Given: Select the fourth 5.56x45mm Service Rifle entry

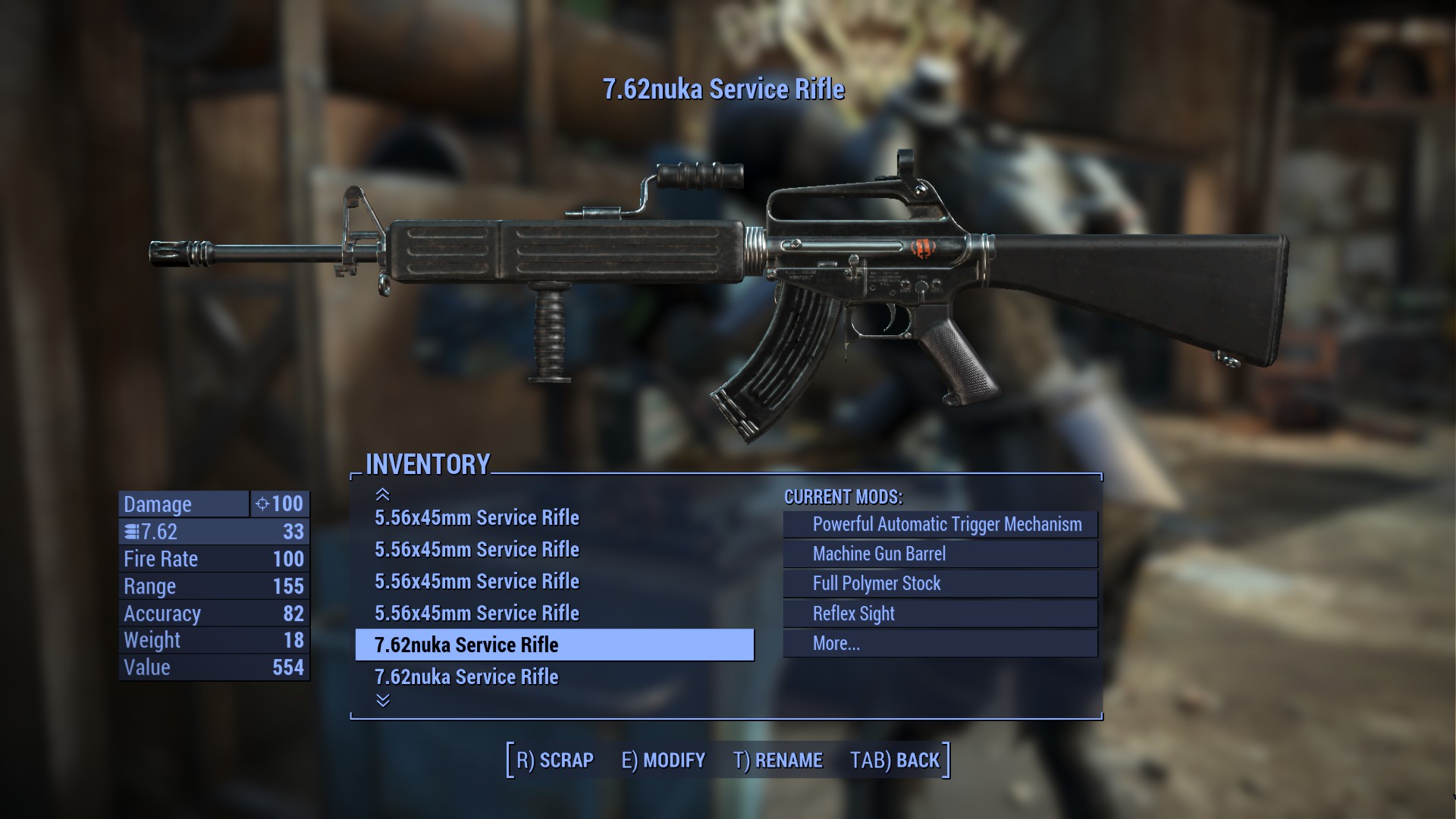Looking at the screenshot, I should pos(478,613).
